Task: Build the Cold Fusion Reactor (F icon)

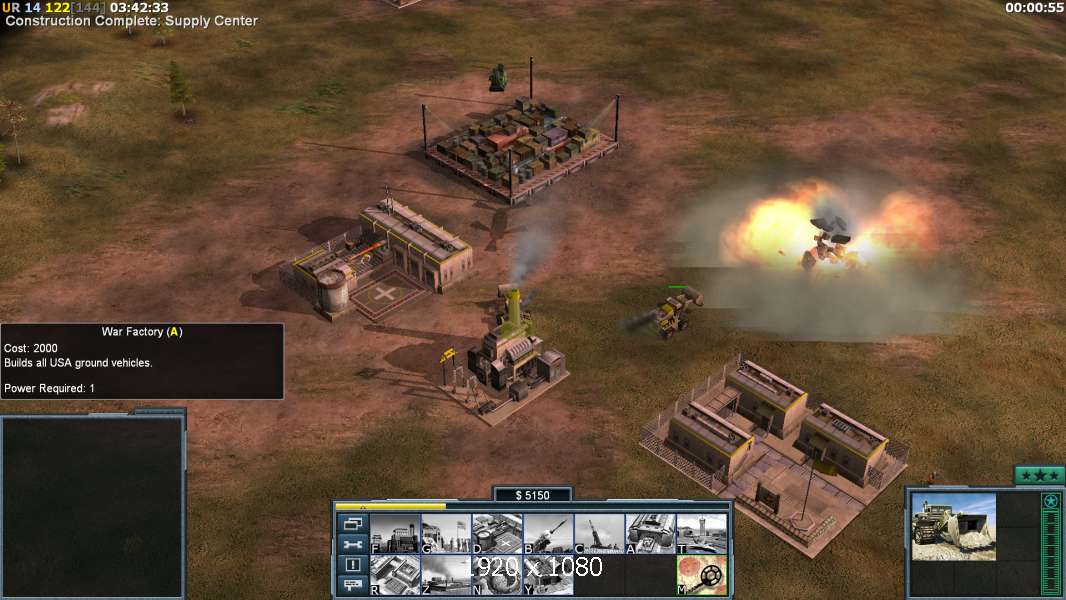Action: [x=395, y=534]
